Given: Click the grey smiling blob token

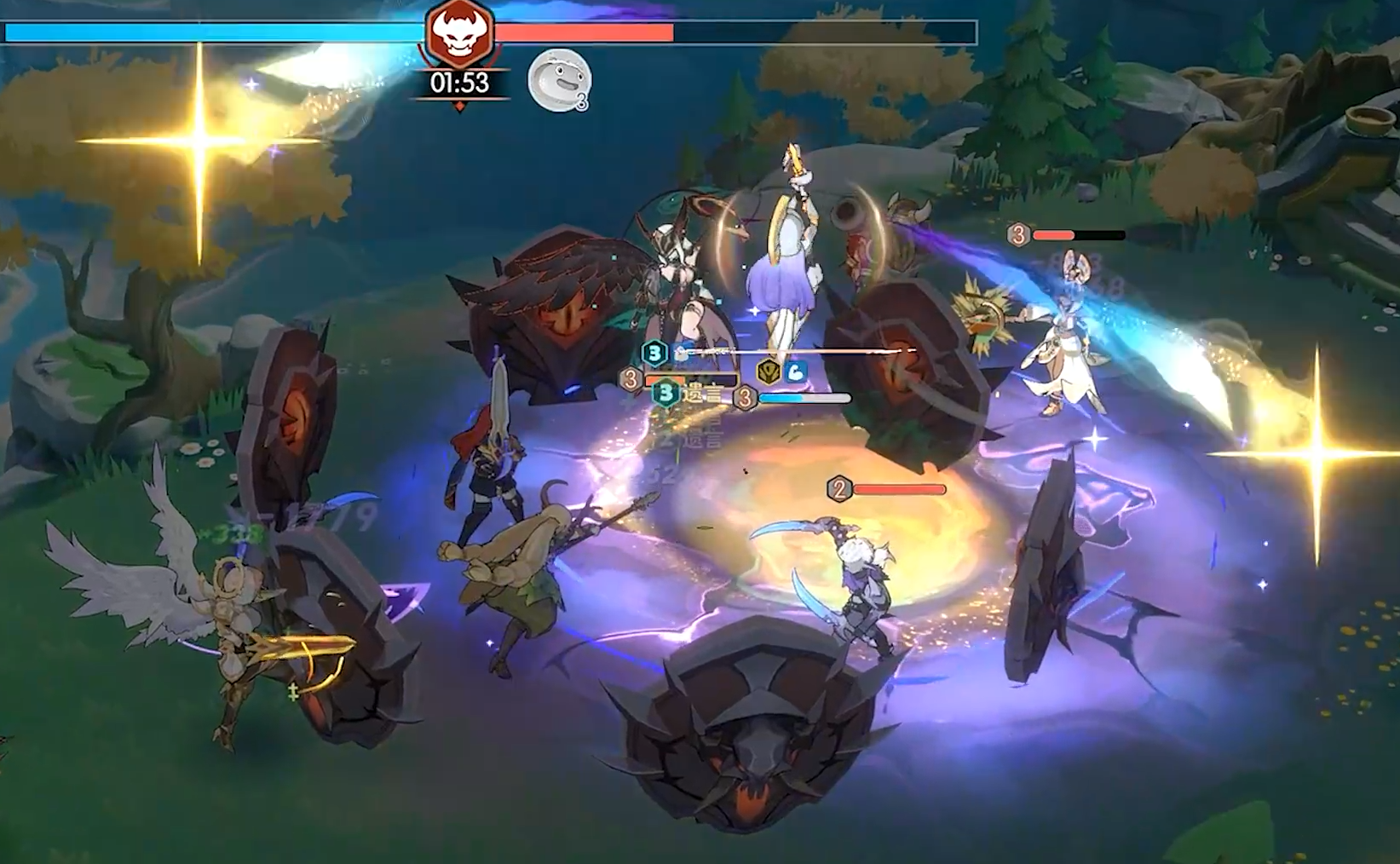Looking at the screenshot, I should (x=558, y=80).
